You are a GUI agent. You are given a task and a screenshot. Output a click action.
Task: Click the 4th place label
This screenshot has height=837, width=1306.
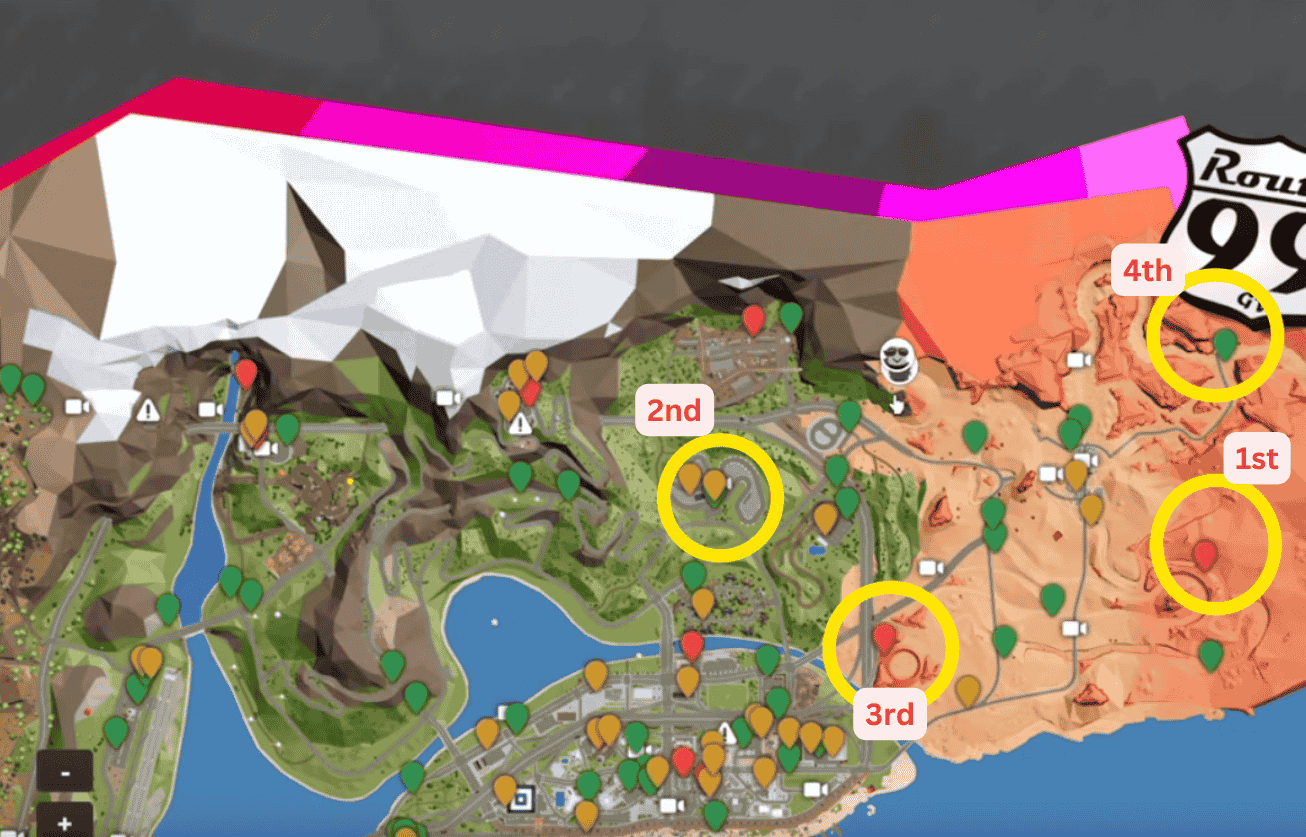[1148, 270]
